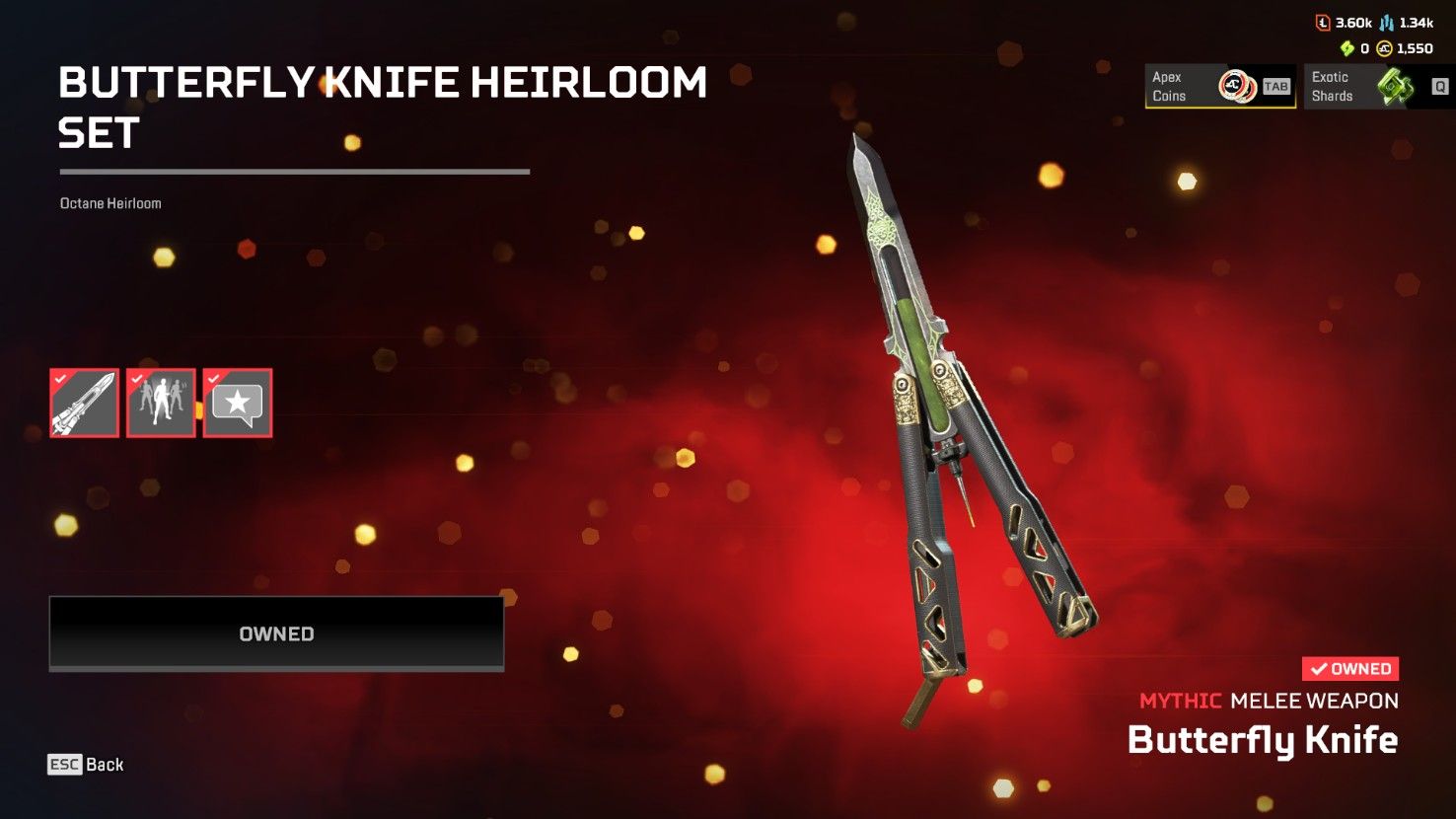
Task: Open the Apex Coins purchase tab
Action: pos(1219,87)
